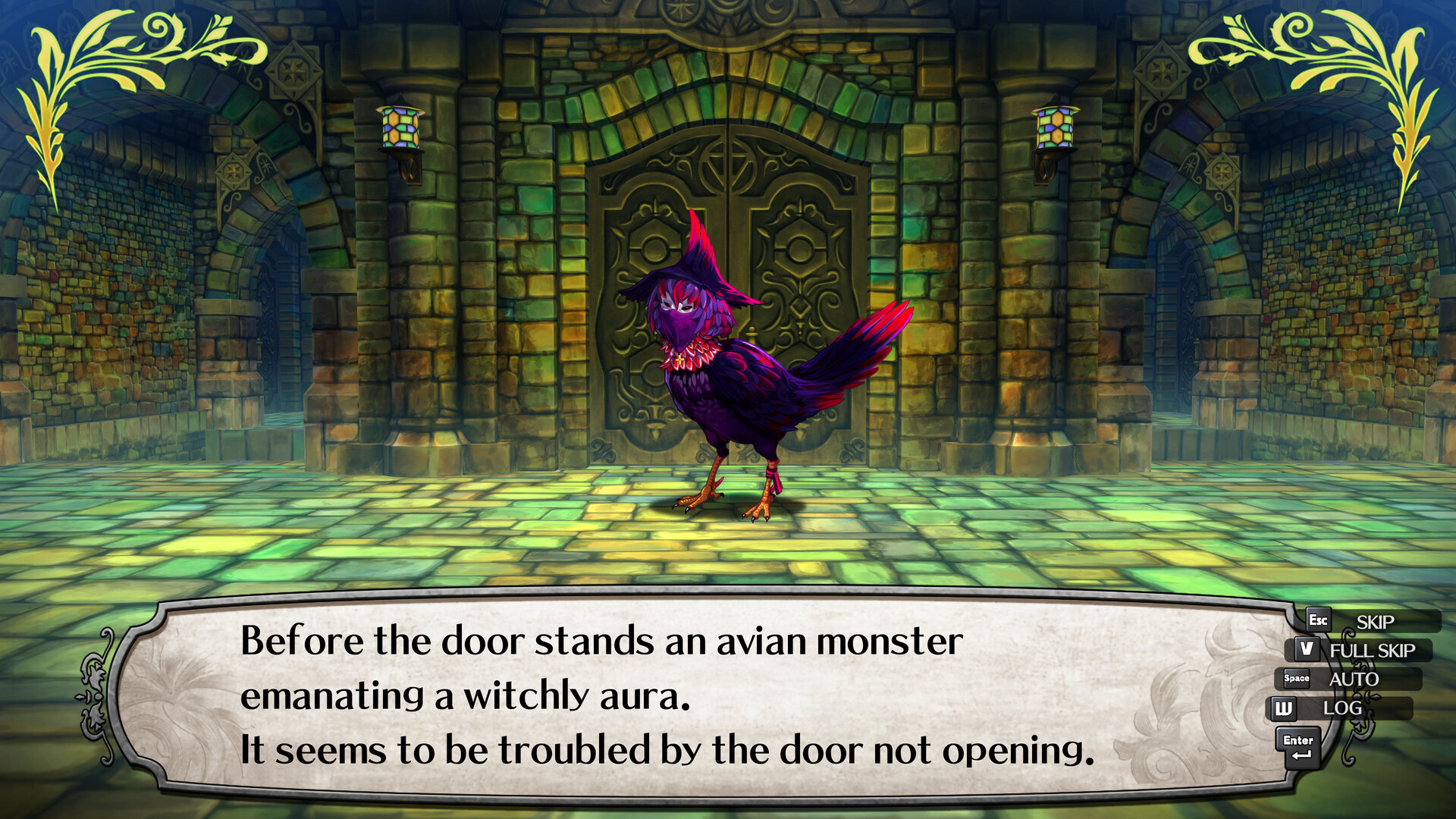Screen dimensions: 1456x819
Task: Enable AUTO text playback mode
Action: pos(1354,679)
